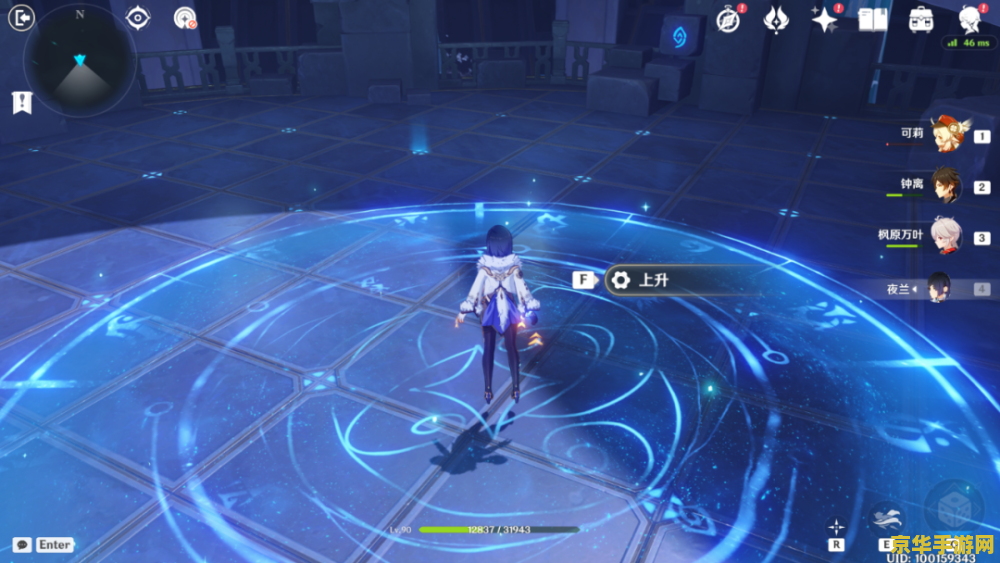The height and width of the screenshot is (563, 1000).
Task: Activate the four-pointed aim icon above R
Action: [836, 526]
